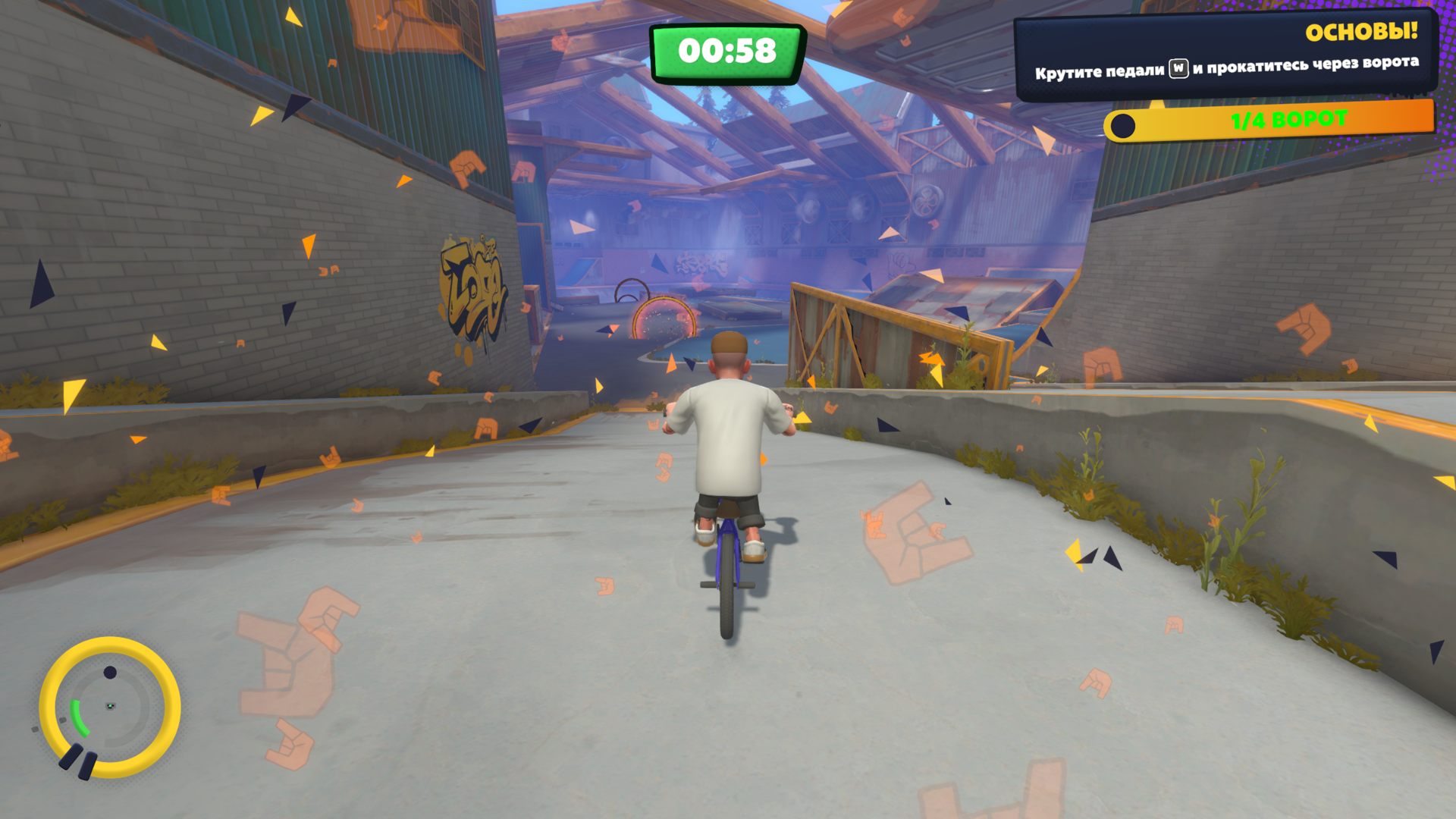Click the yellow circular gauge
This screenshot has height=819, width=1456.
click(110, 707)
